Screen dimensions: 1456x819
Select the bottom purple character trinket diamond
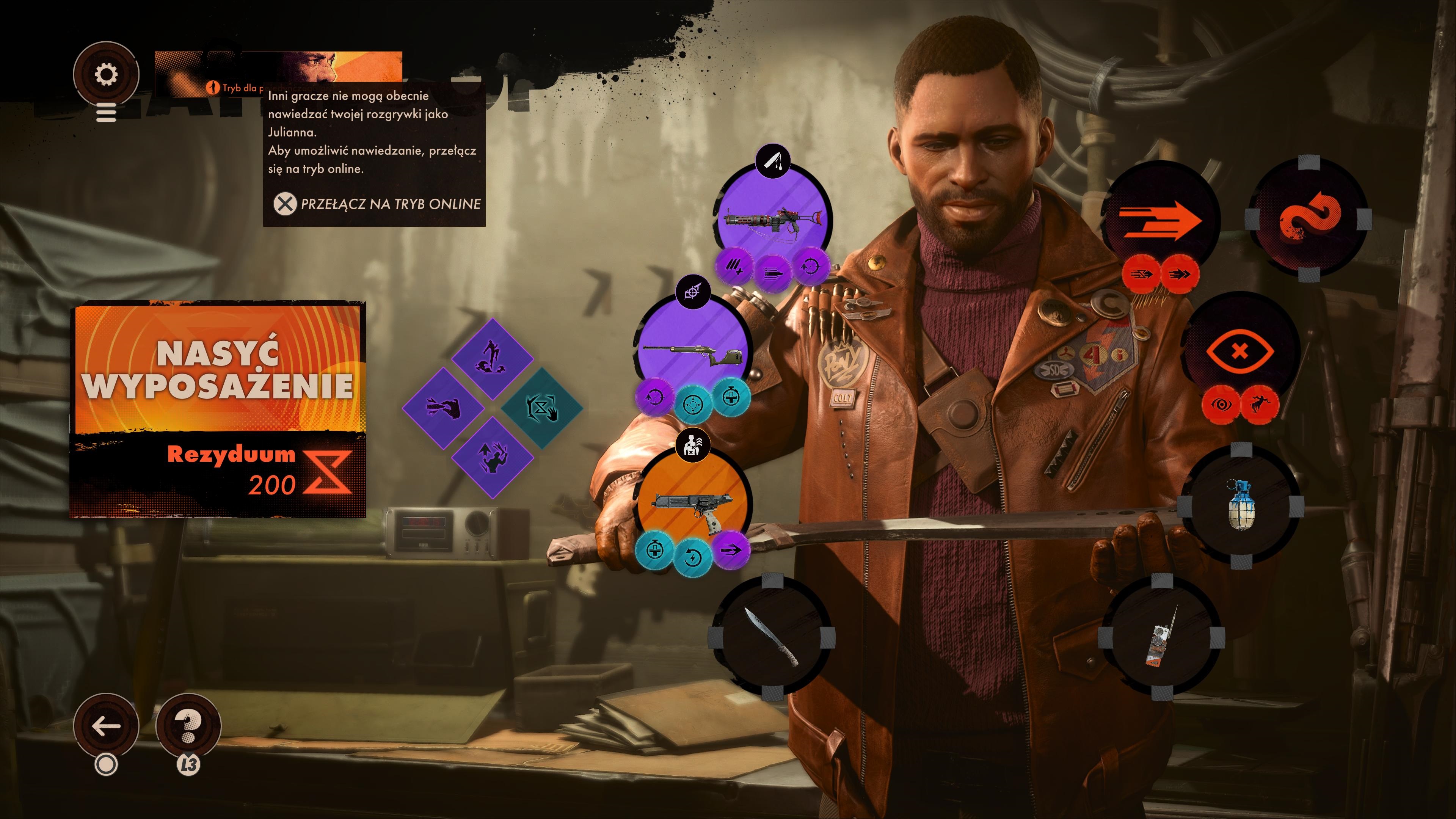pyautogui.click(x=492, y=457)
